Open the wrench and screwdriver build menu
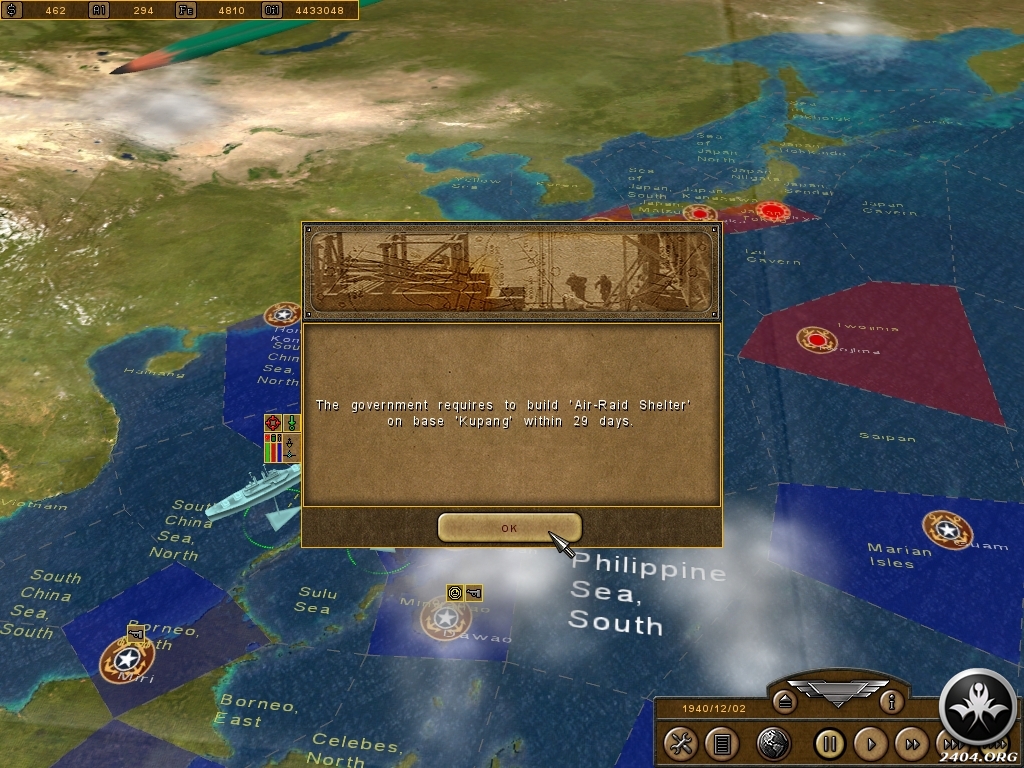Viewport: 1024px width, 768px height. [x=681, y=743]
